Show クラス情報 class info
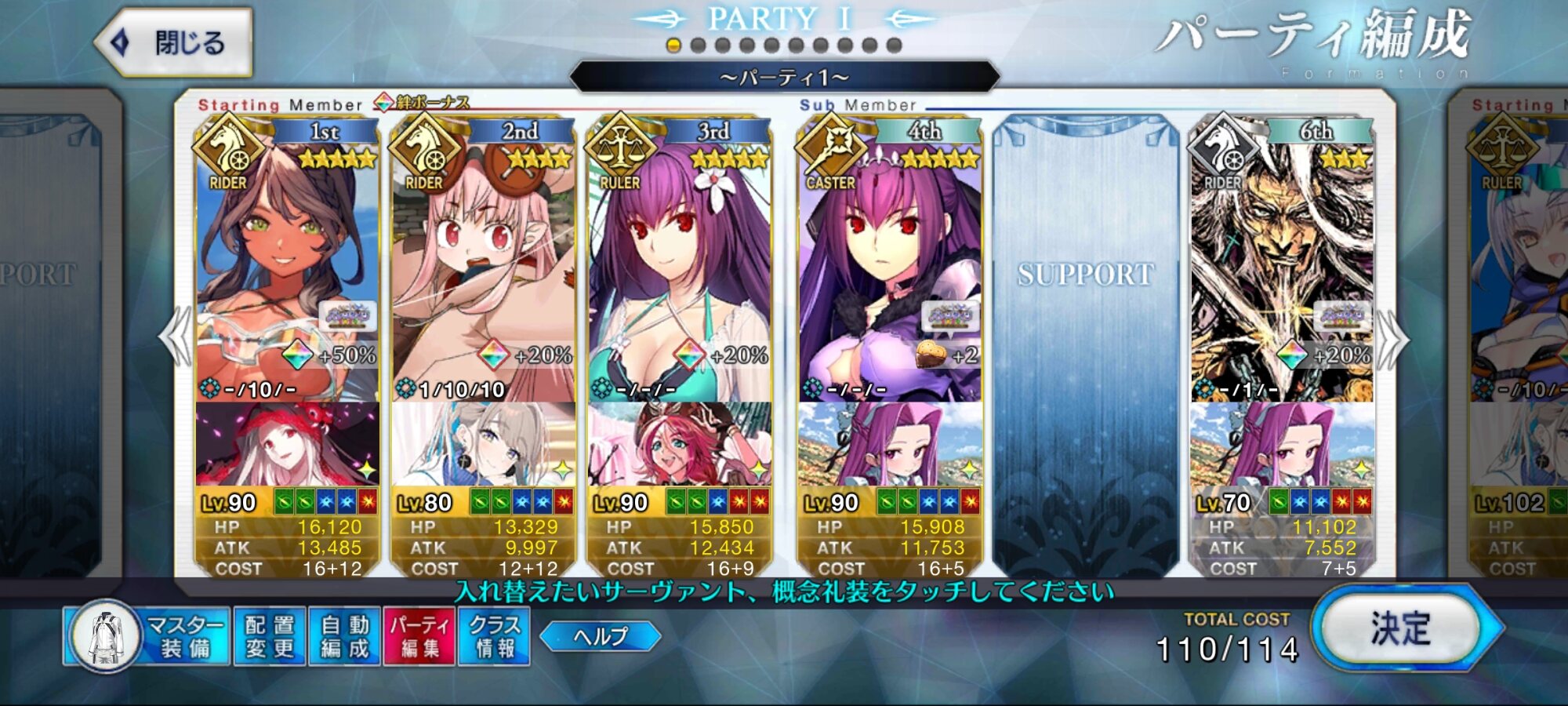This screenshot has height=706, width=1568. [x=494, y=636]
